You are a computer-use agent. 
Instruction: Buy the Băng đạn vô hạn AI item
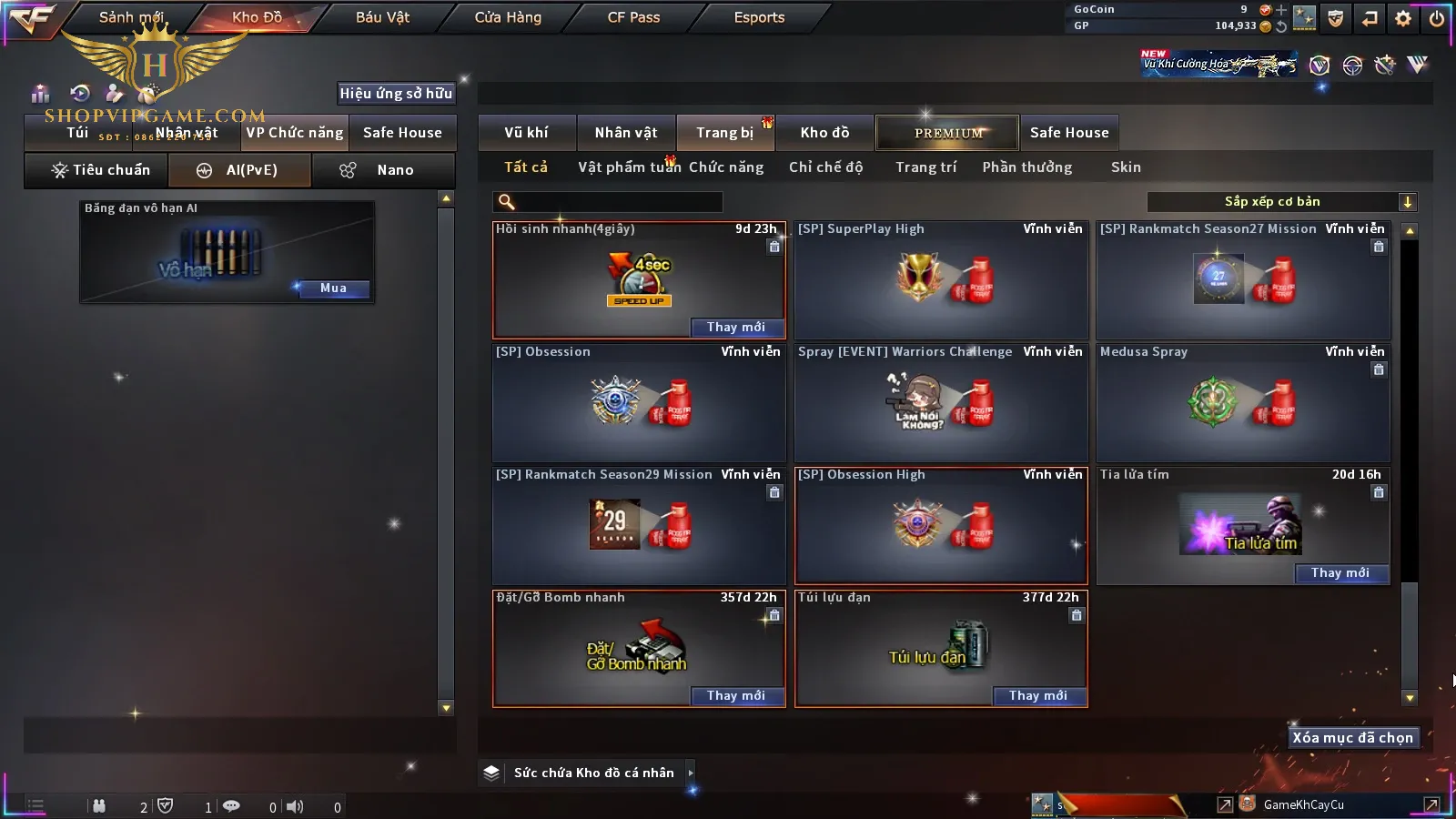pyautogui.click(x=333, y=288)
